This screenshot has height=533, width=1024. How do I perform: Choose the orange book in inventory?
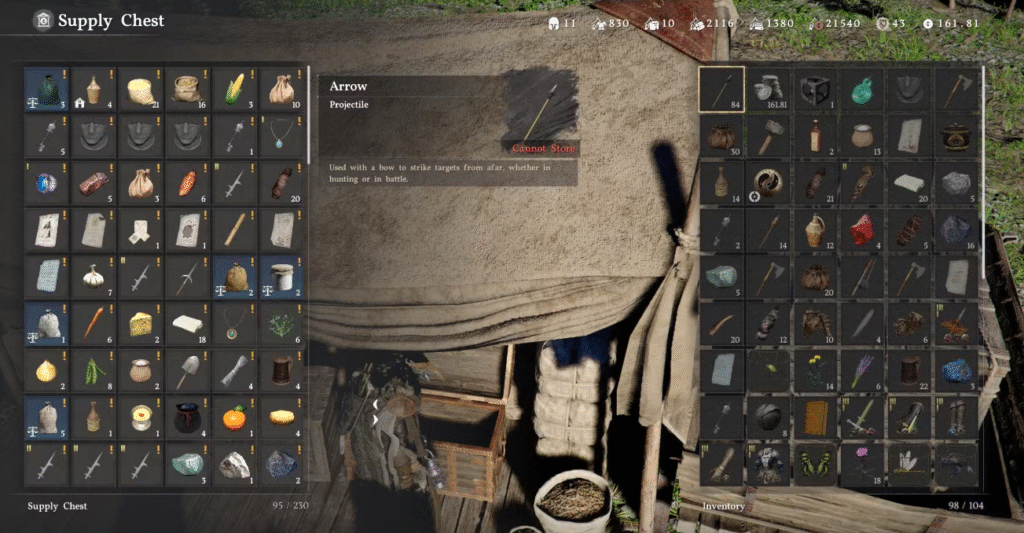pos(816,416)
